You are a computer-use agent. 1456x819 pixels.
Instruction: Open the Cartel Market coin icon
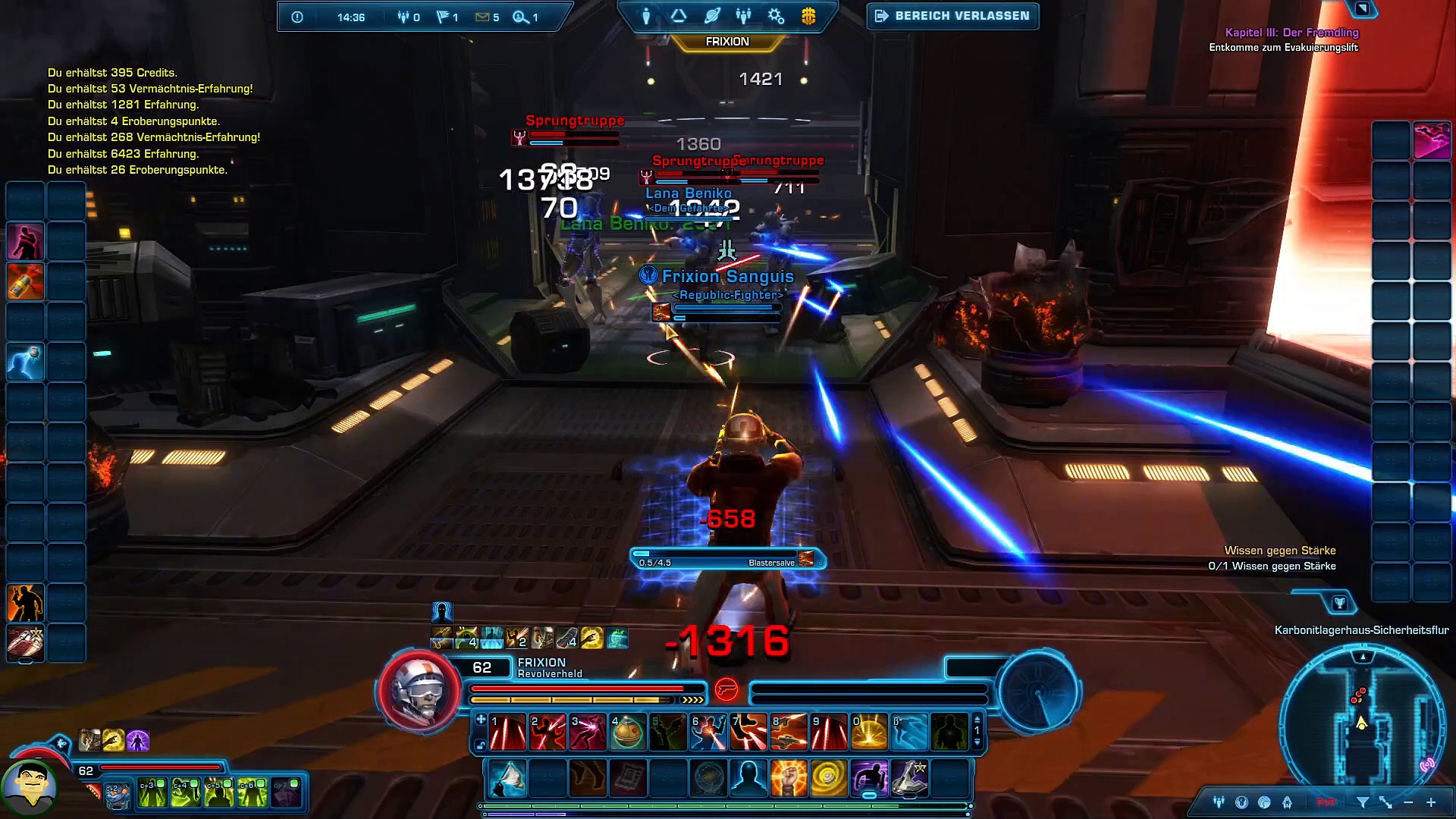click(808, 16)
